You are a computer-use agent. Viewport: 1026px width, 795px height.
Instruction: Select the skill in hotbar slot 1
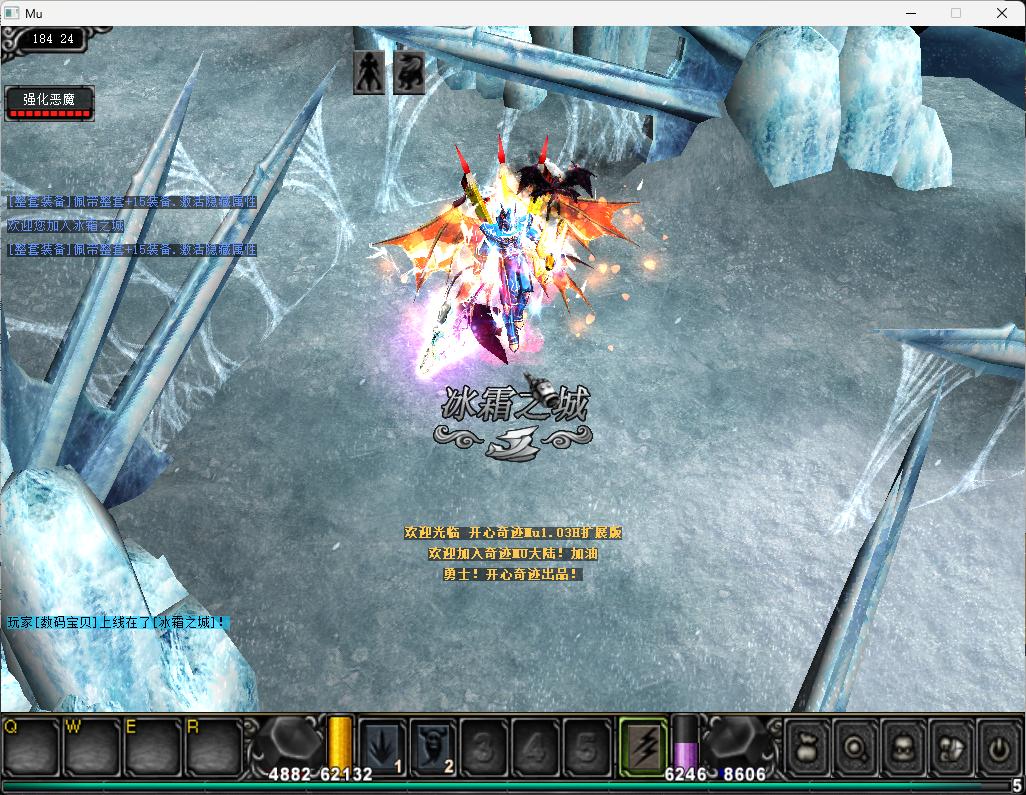click(x=383, y=747)
